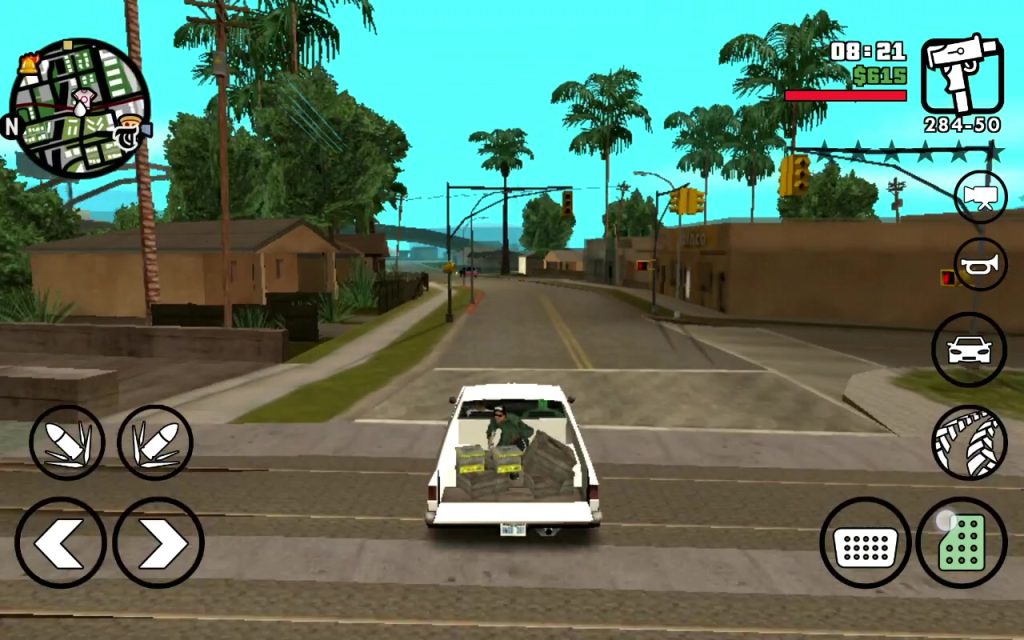The width and height of the screenshot is (1024, 640).
Task: Hit the brake pedal button
Action: (865, 543)
